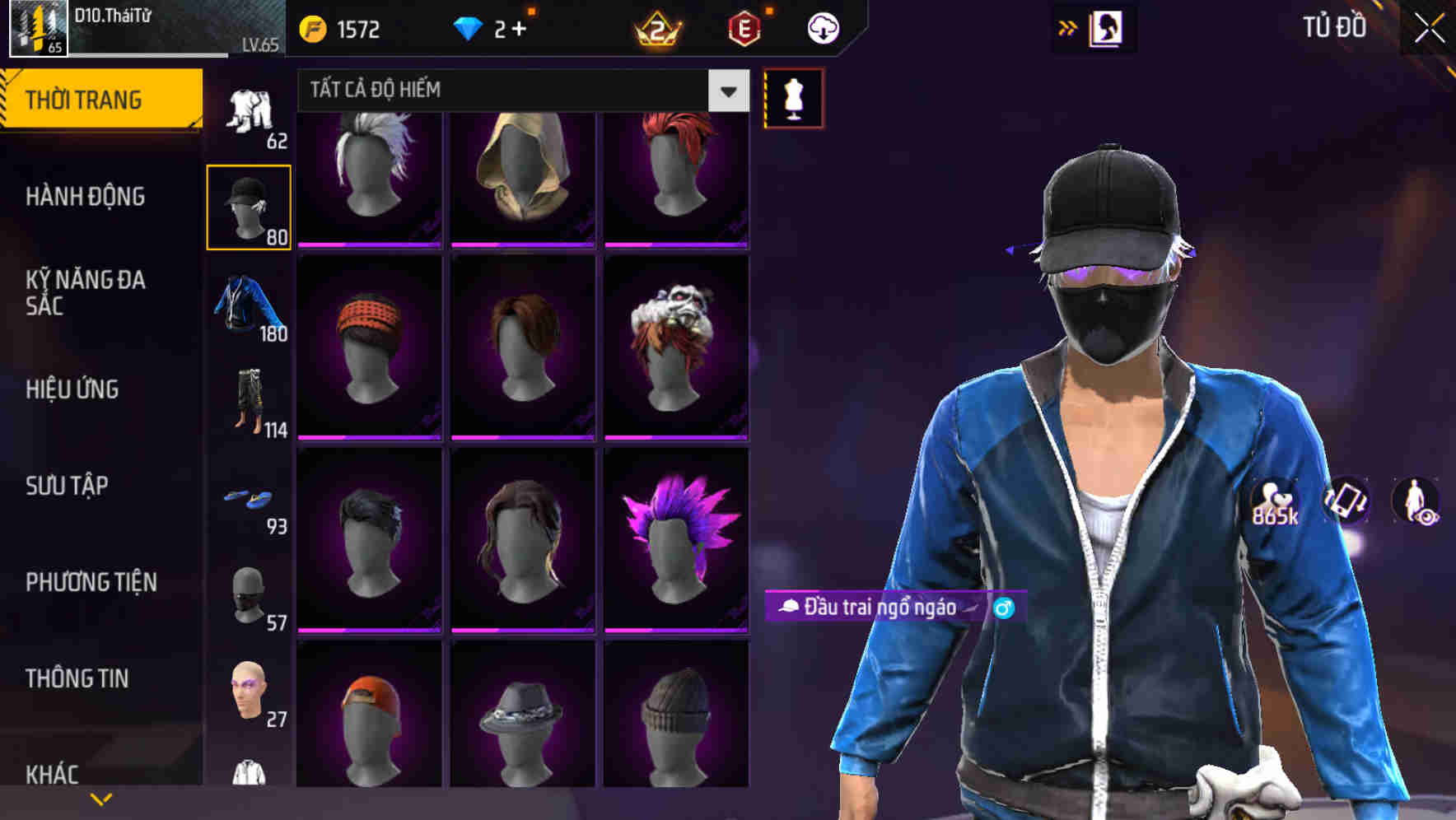Click the plus button to buy diamonds
The image size is (1456, 820).
point(521,27)
